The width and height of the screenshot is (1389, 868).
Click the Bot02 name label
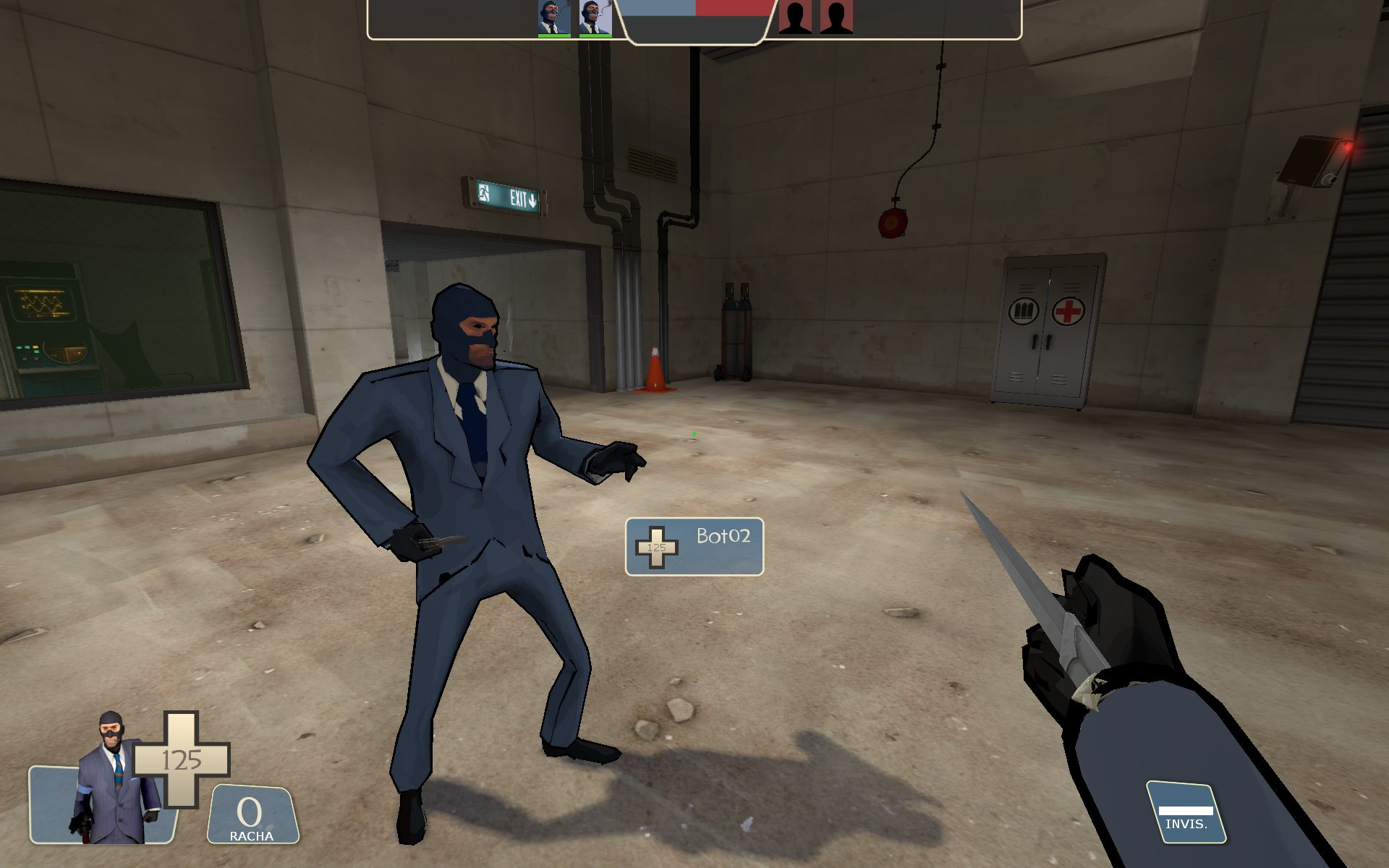(723, 537)
